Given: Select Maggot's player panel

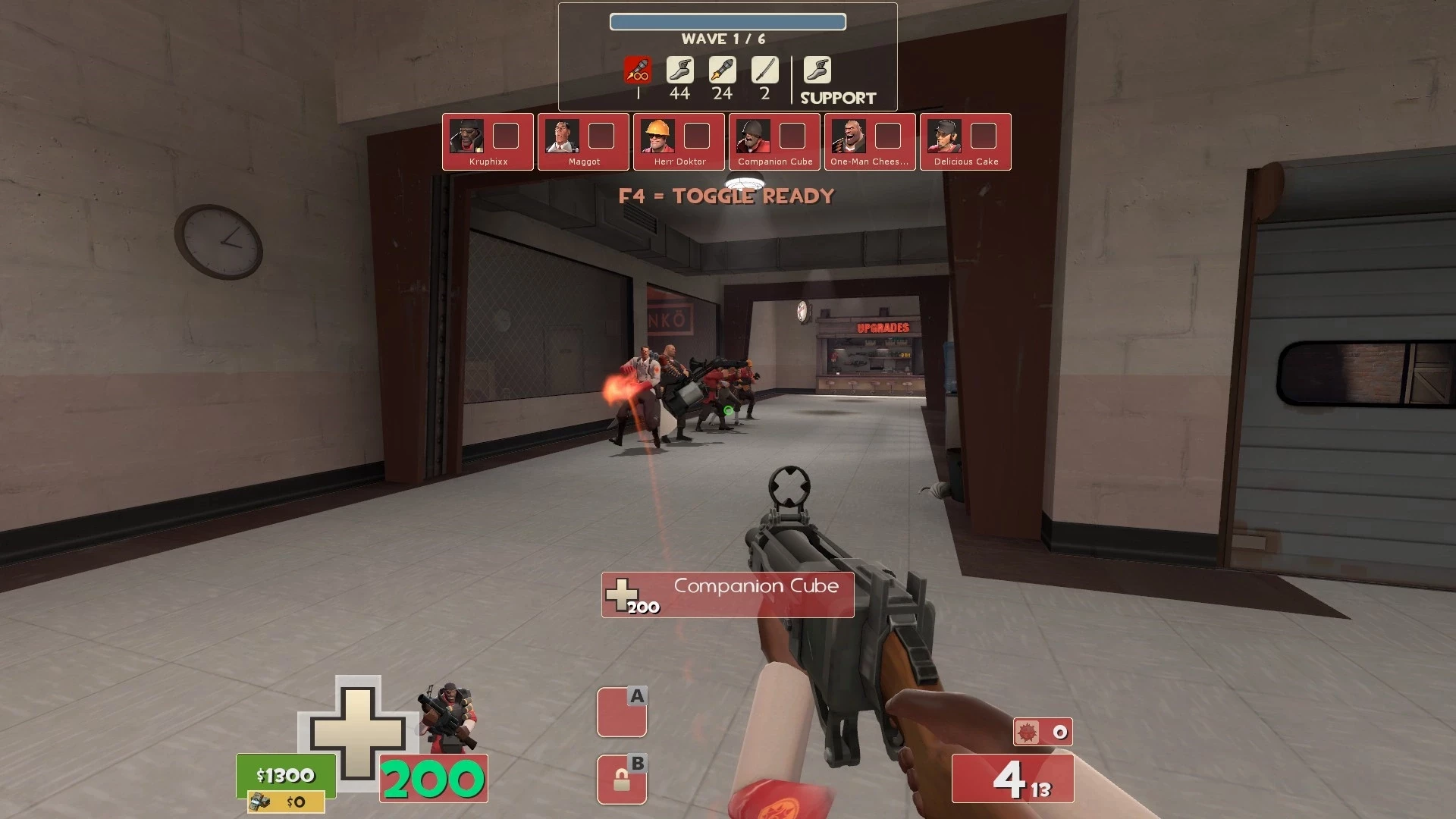Looking at the screenshot, I should coord(583,142).
